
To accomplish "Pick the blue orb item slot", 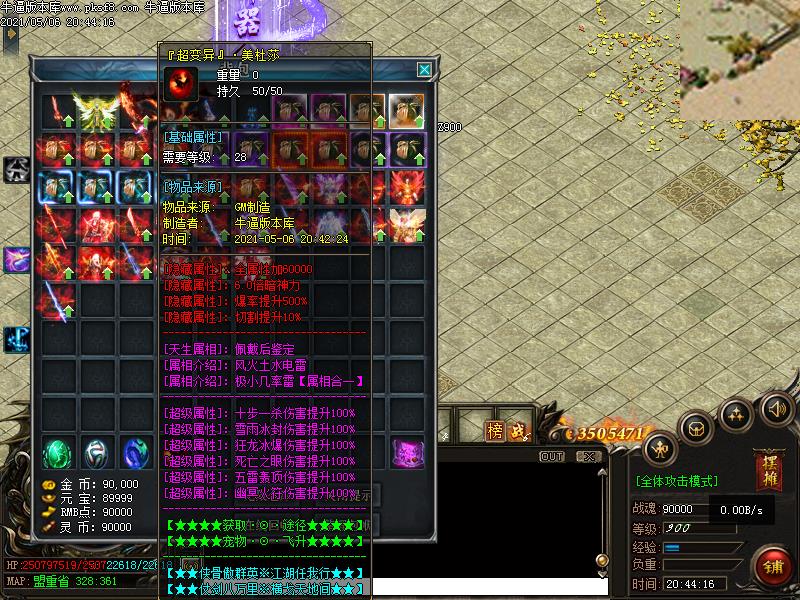I will 136,453.
